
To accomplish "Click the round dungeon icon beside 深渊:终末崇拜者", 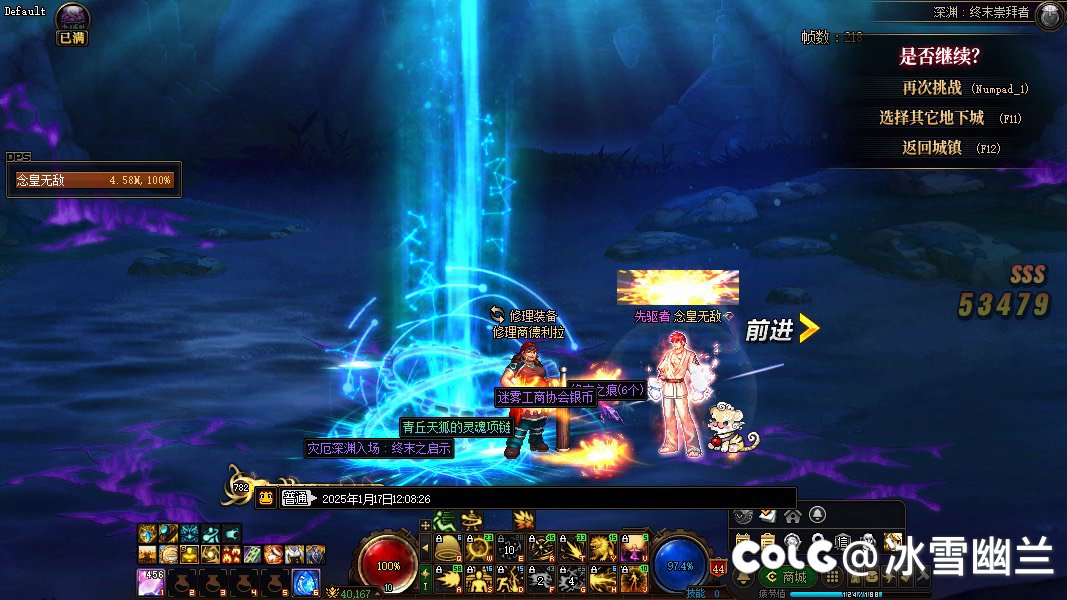I will tap(1049, 15).
